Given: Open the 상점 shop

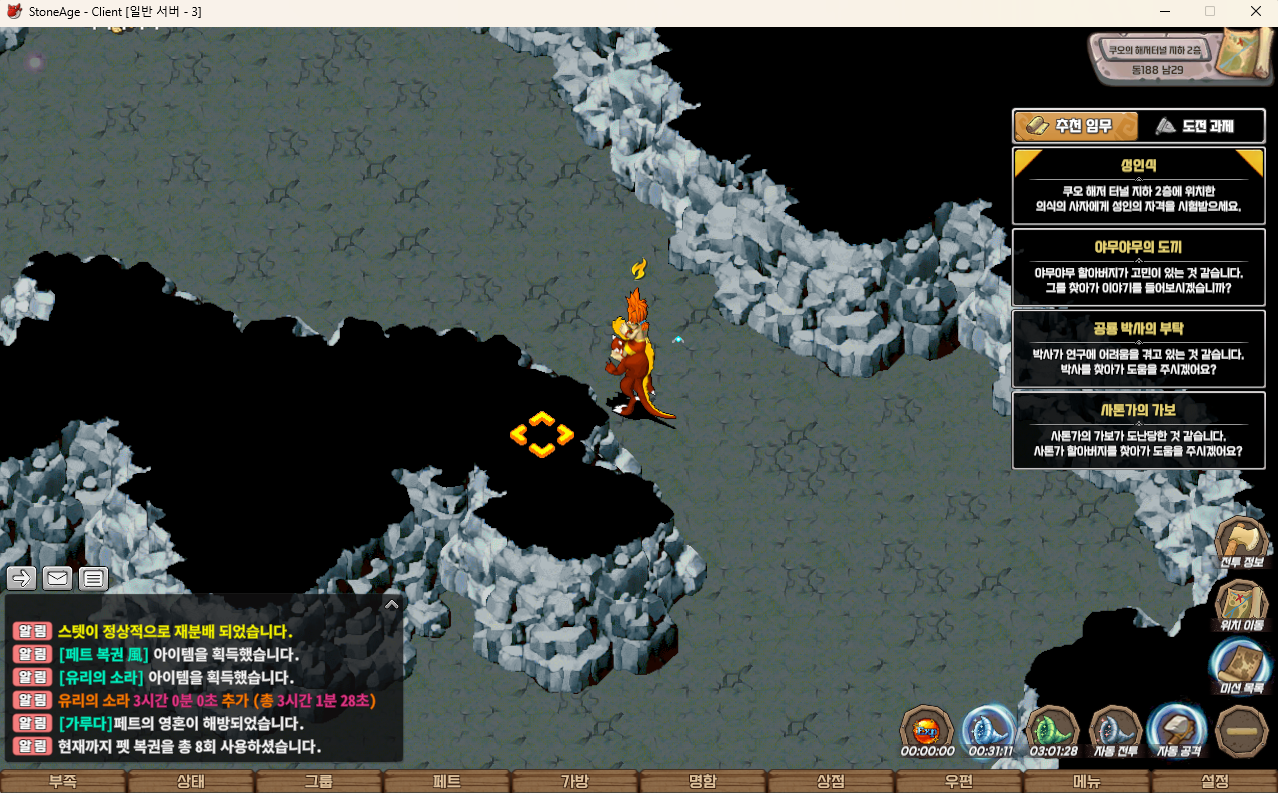Looking at the screenshot, I should [x=831, y=782].
